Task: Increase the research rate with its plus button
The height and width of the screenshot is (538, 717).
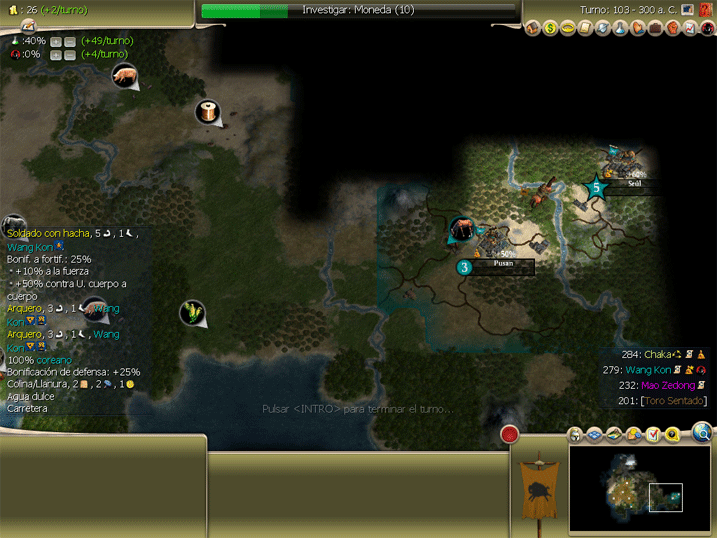Action: [x=56, y=41]
